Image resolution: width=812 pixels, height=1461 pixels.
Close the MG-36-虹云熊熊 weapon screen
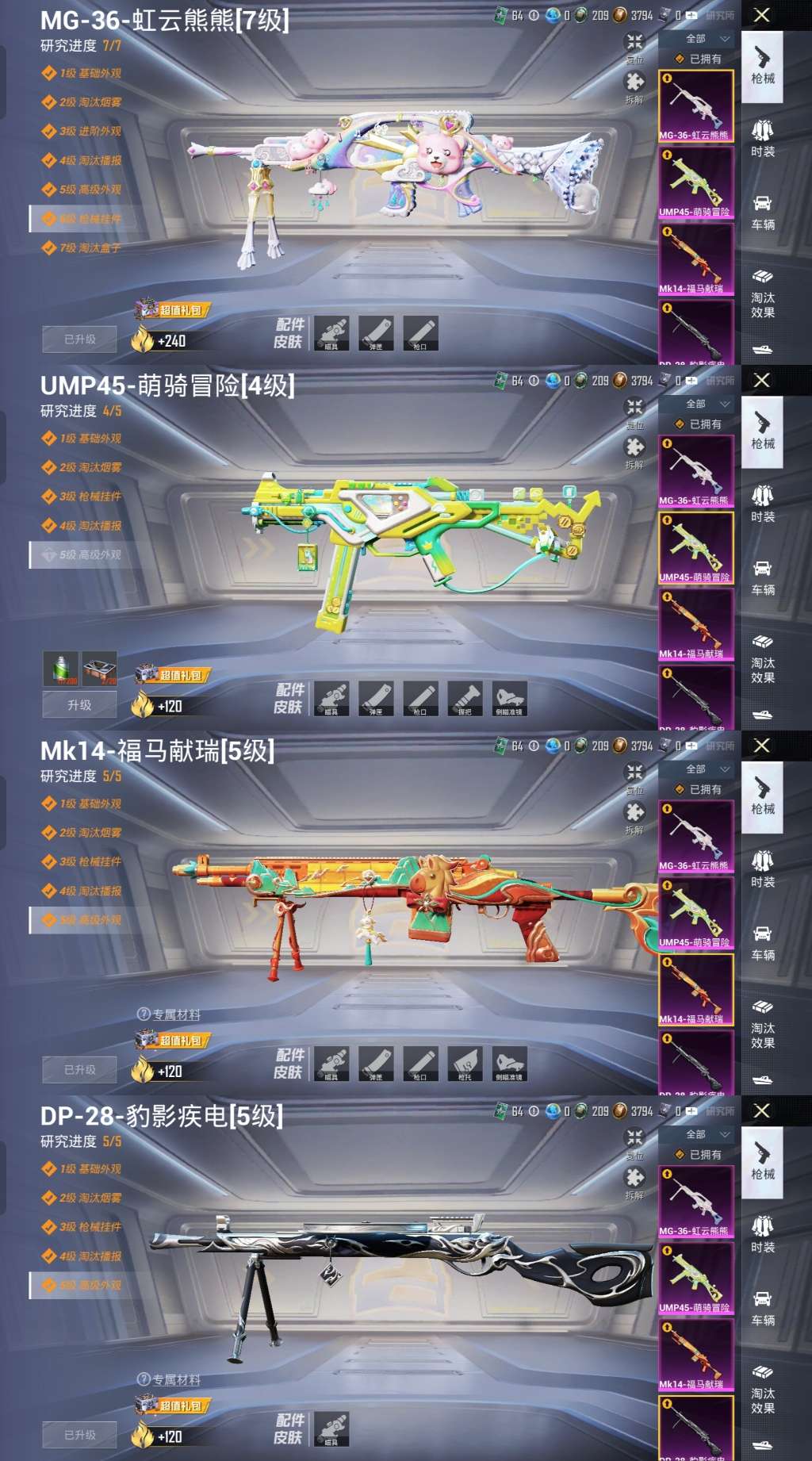pyautogui.click(x=761, y=15)
